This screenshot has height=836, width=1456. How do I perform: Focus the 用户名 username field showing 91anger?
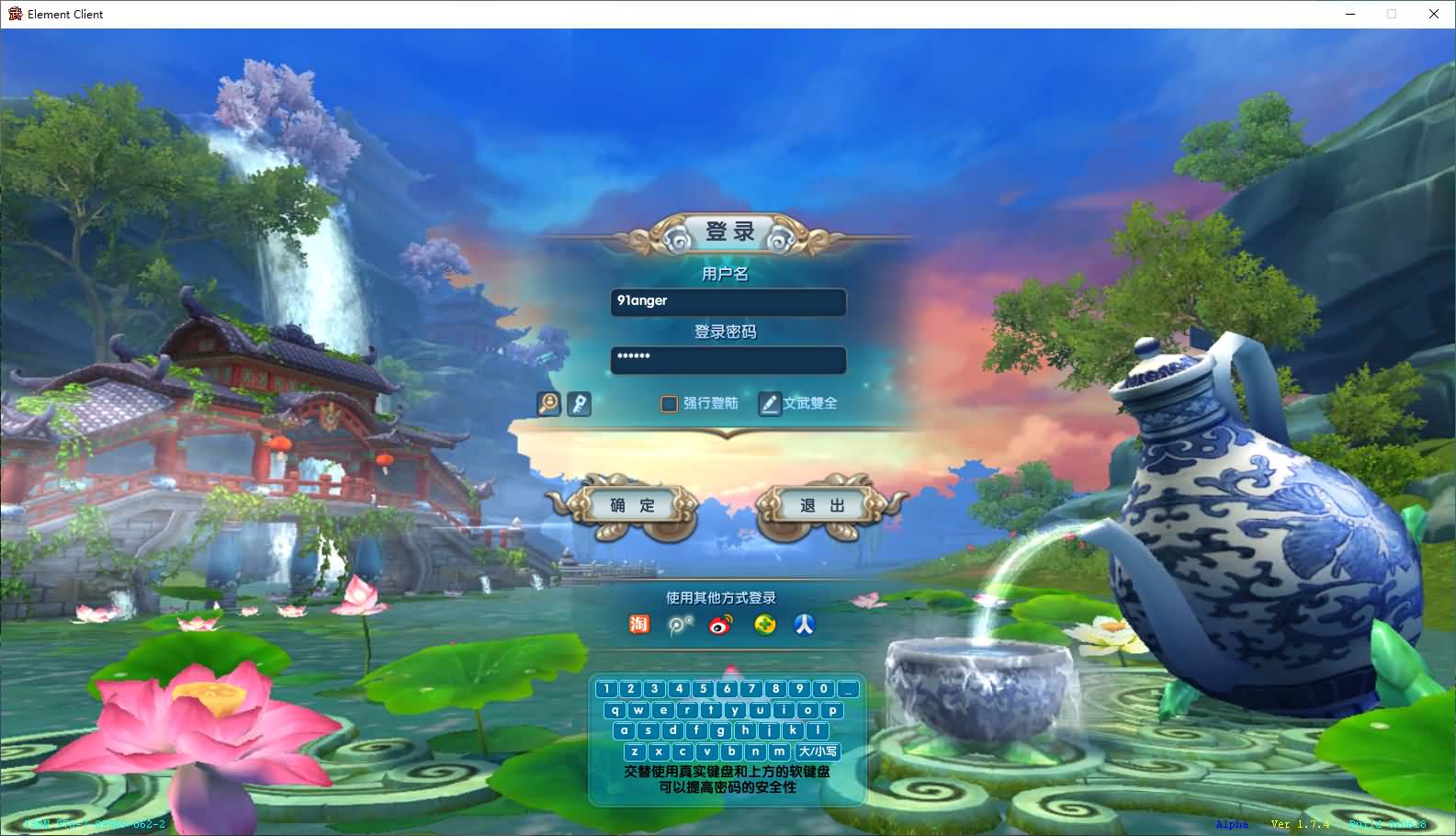[728, 301]
